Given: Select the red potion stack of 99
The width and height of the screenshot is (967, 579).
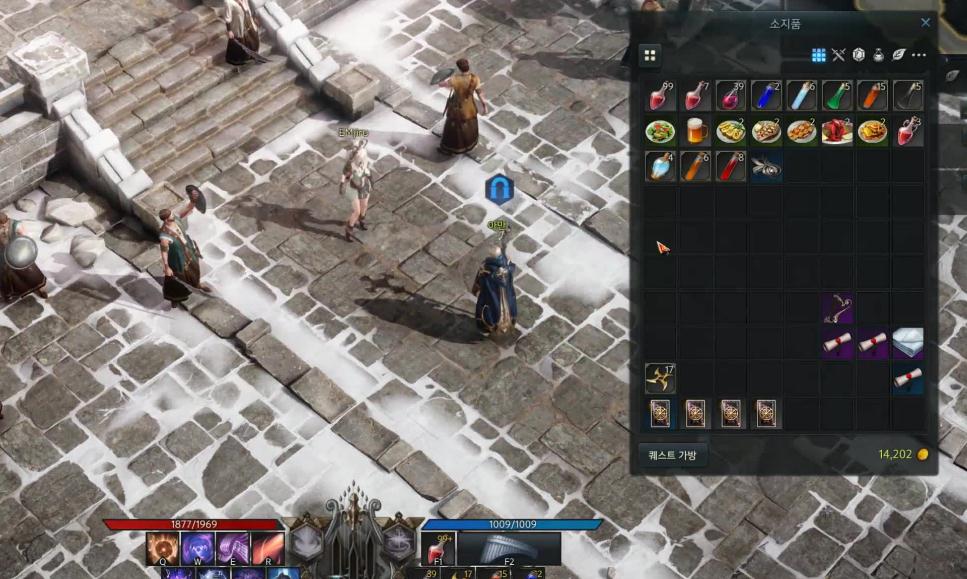Looking at the screenshot, I should (660, 96).
